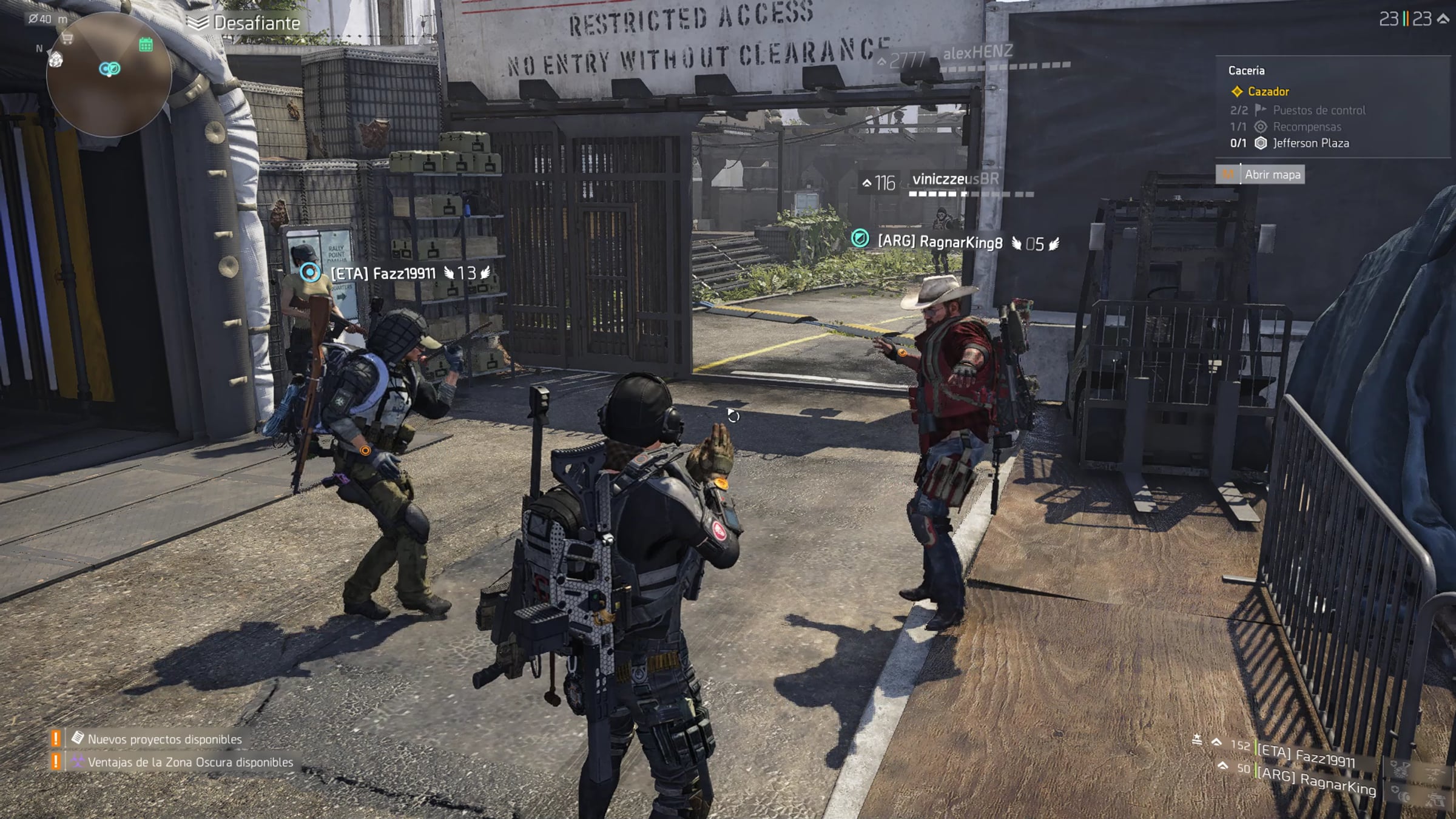Click the Desafiante difficulty indicator
This screenshot has width=1456, height=819.
pos(256,23)
